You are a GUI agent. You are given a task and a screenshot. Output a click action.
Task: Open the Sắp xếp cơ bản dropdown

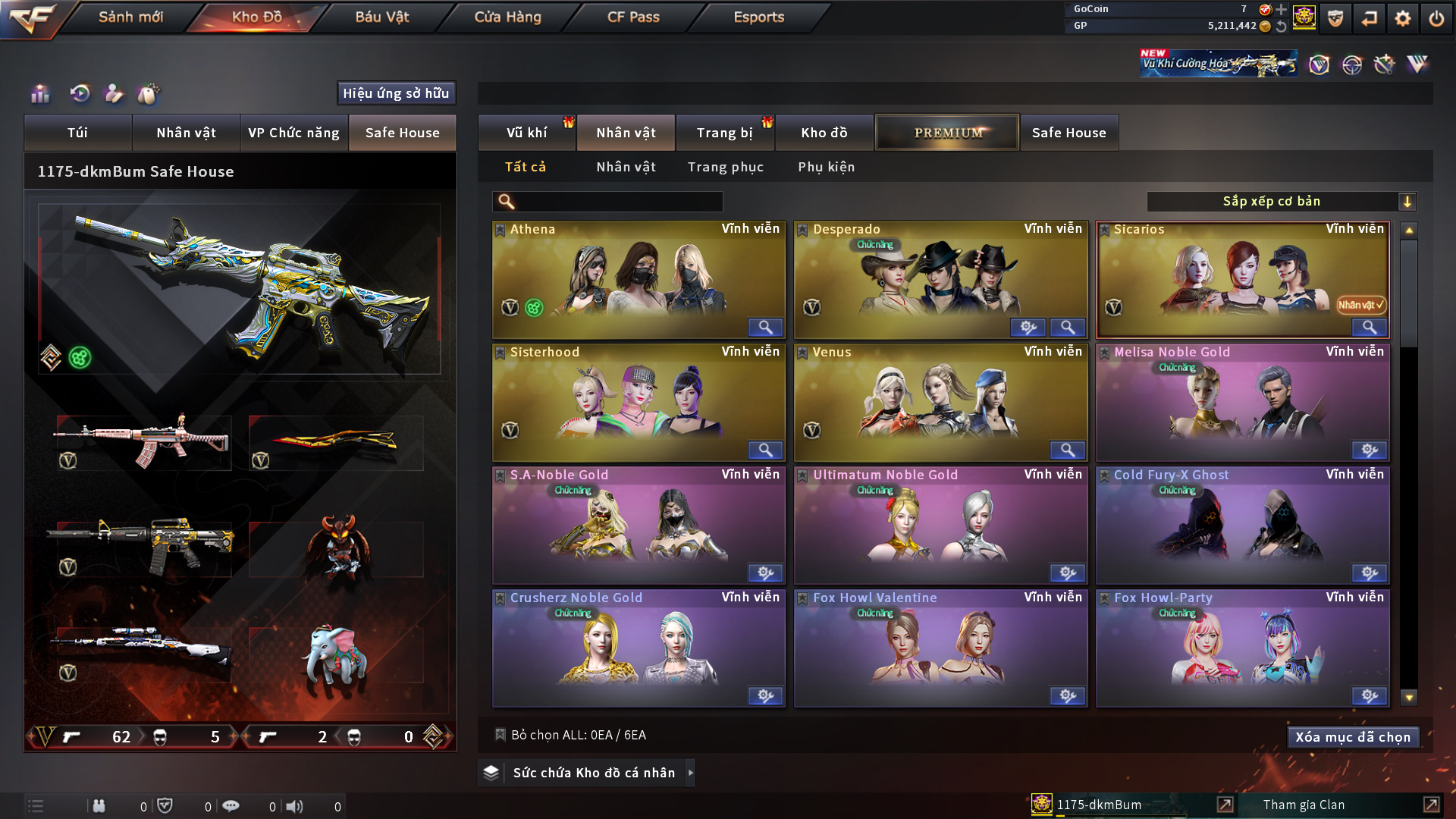point(1281,202)
